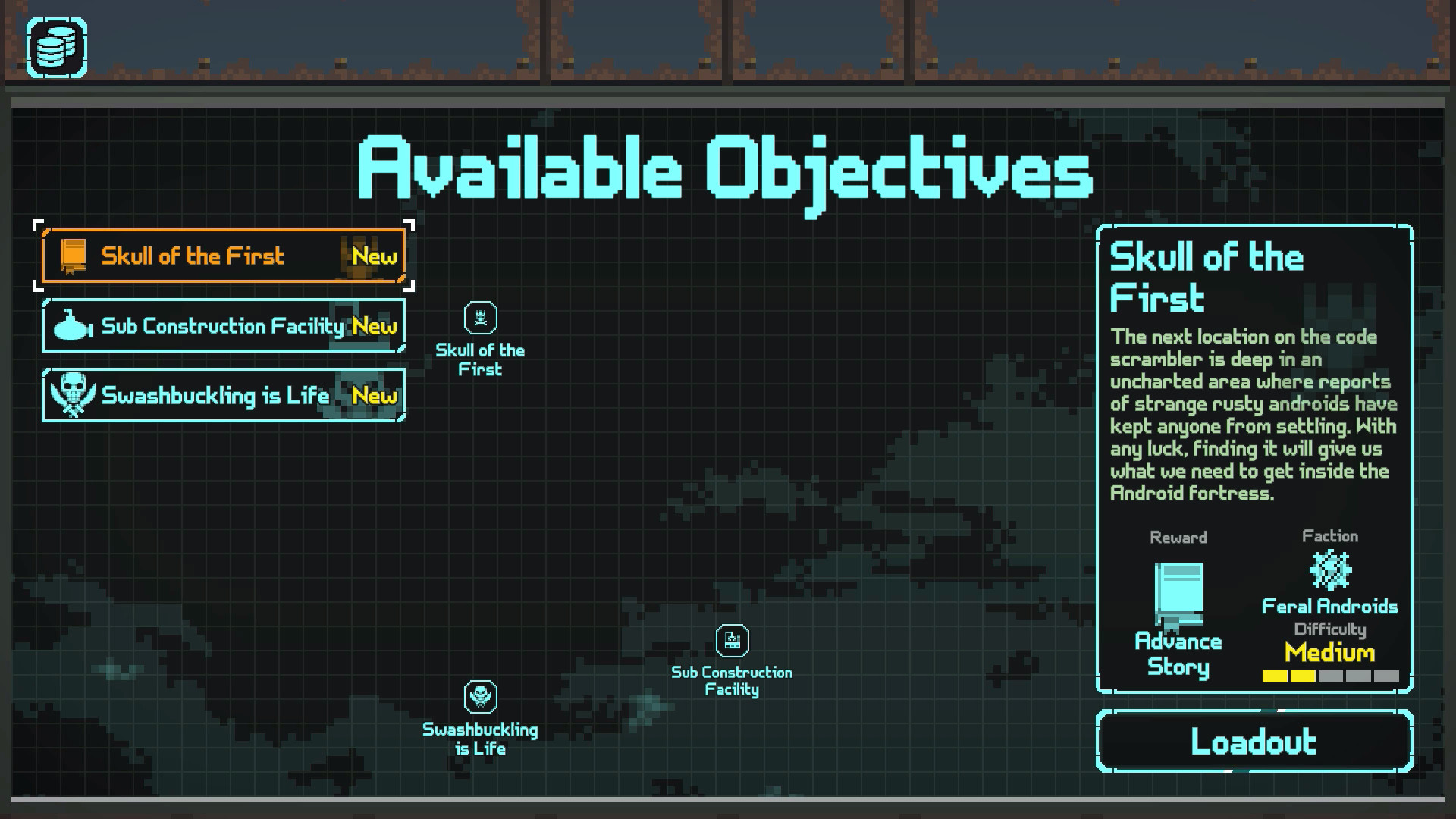Open the Loadout screen
Image resolution: width=1456 pixels, height=819 pixels.
[x=1255, y=741]
